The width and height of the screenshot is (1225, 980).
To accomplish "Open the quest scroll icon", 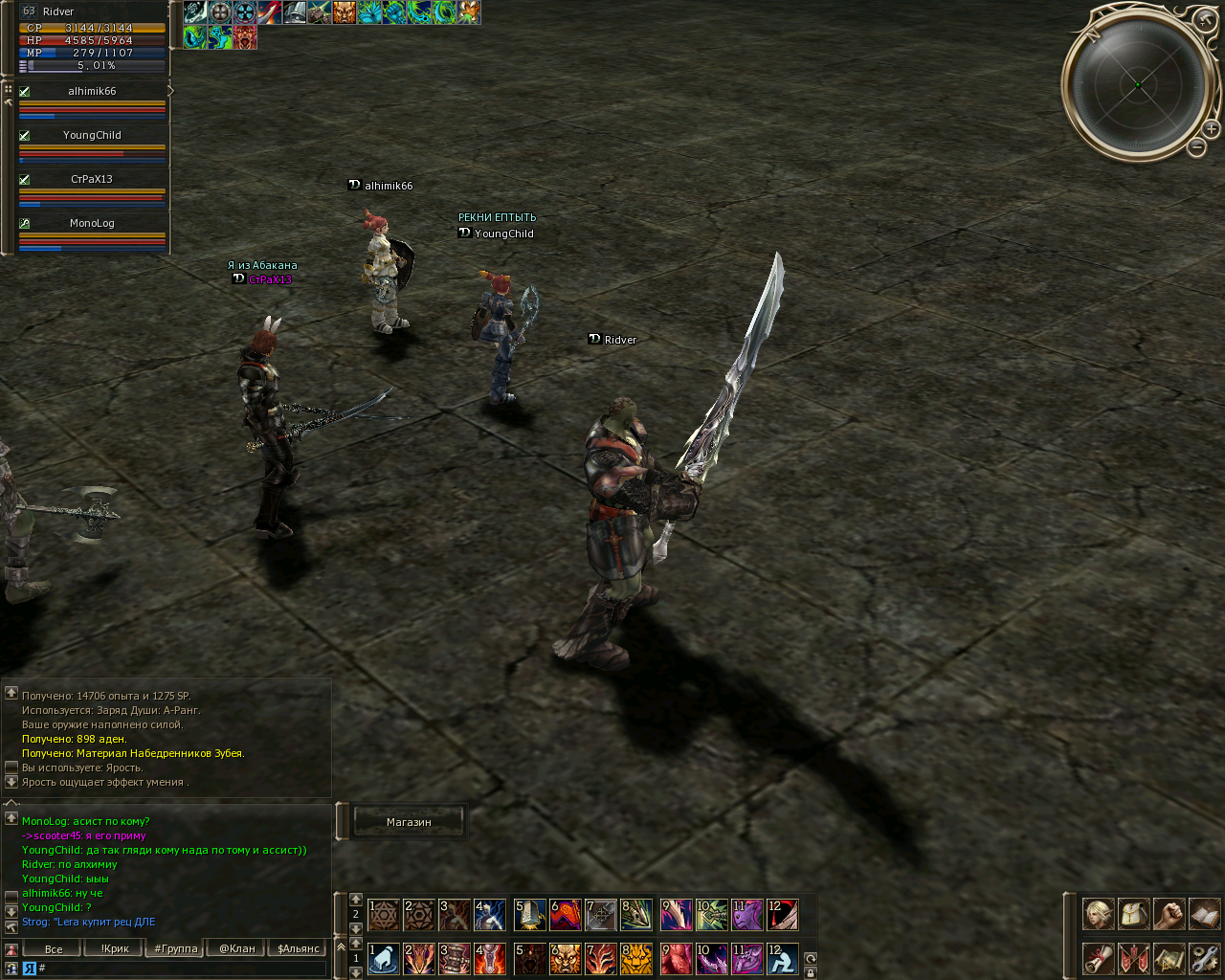I will pos(1098,958).
